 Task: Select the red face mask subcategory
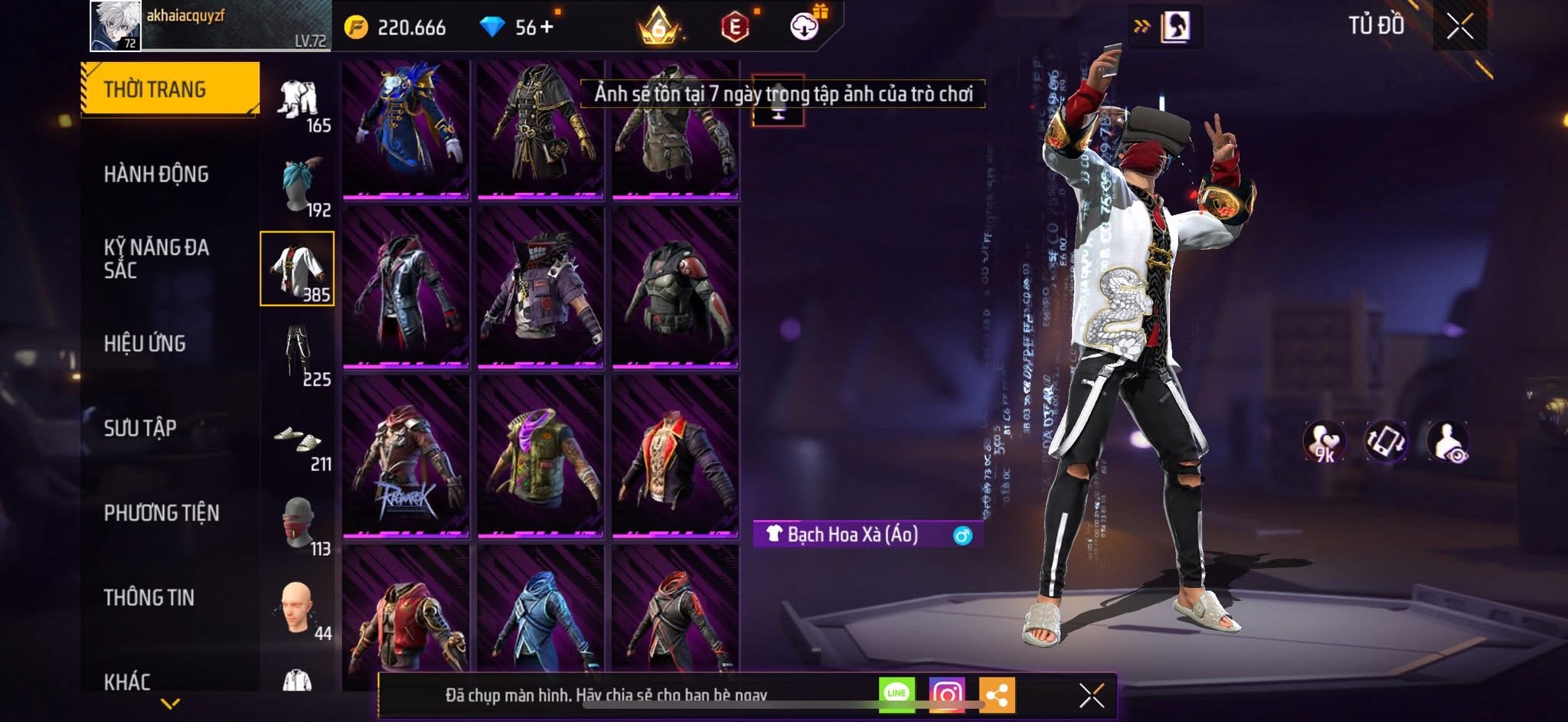coord(299,524)
